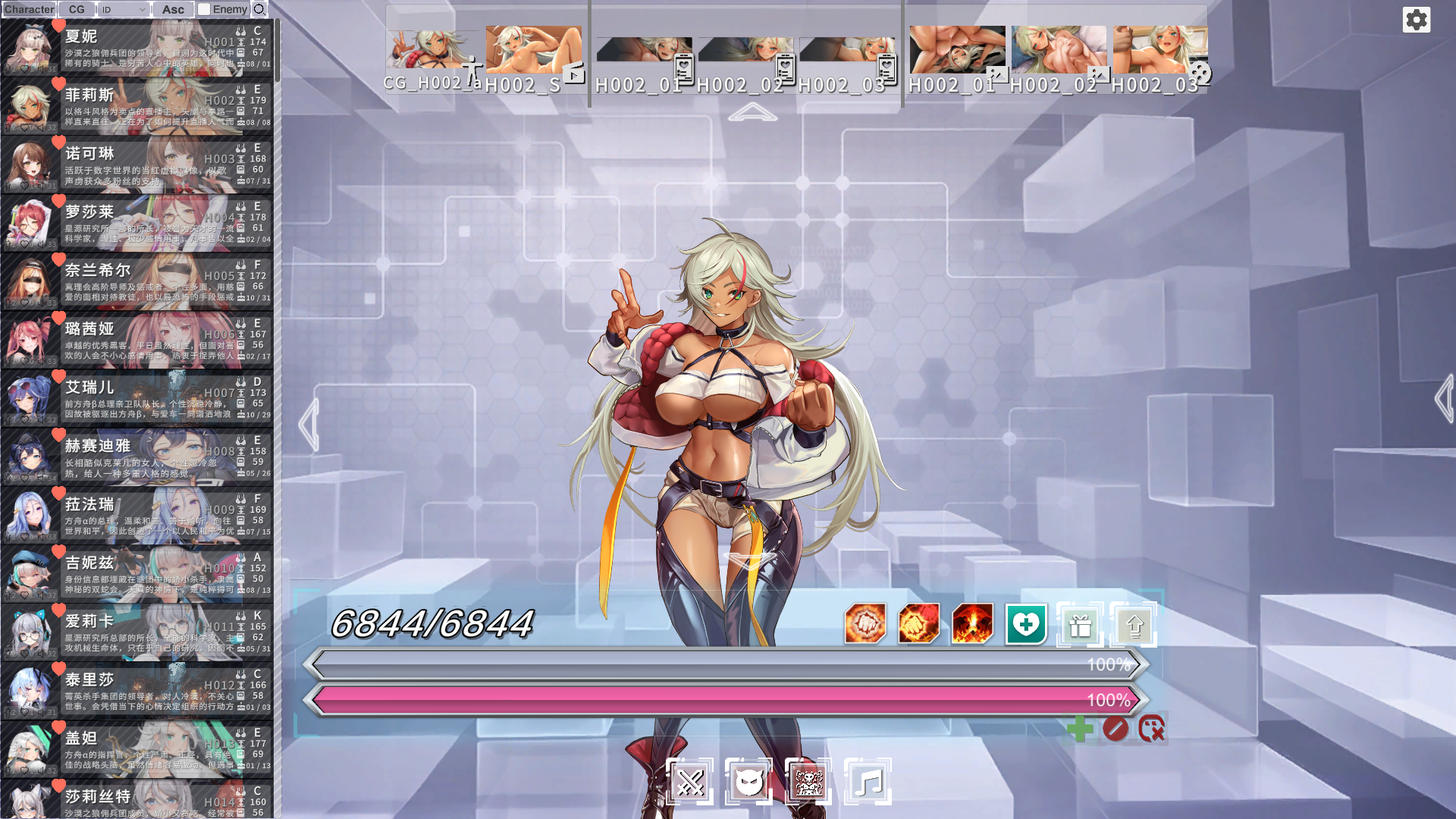This screenshot has height=819, width=1456.
Task: Select character H003 from the list
Action: [137, 165]
